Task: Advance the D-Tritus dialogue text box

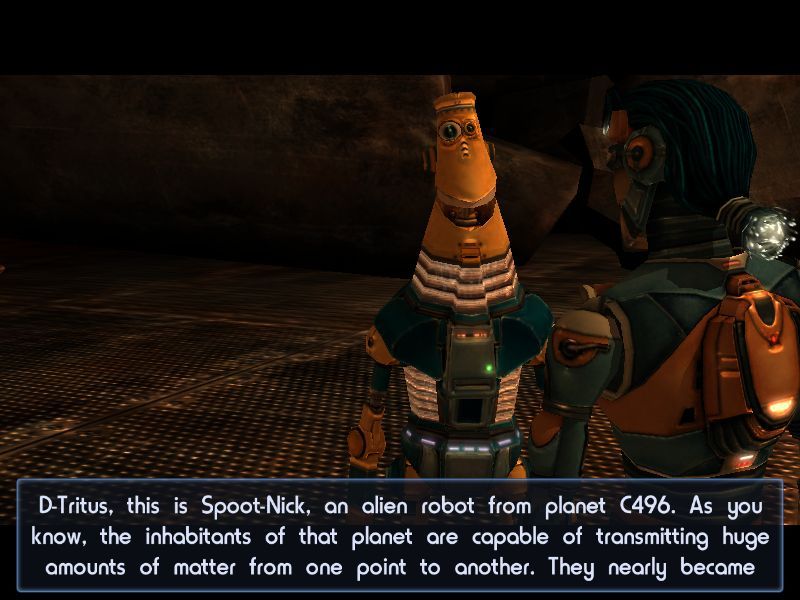Action: click(400, 536)
